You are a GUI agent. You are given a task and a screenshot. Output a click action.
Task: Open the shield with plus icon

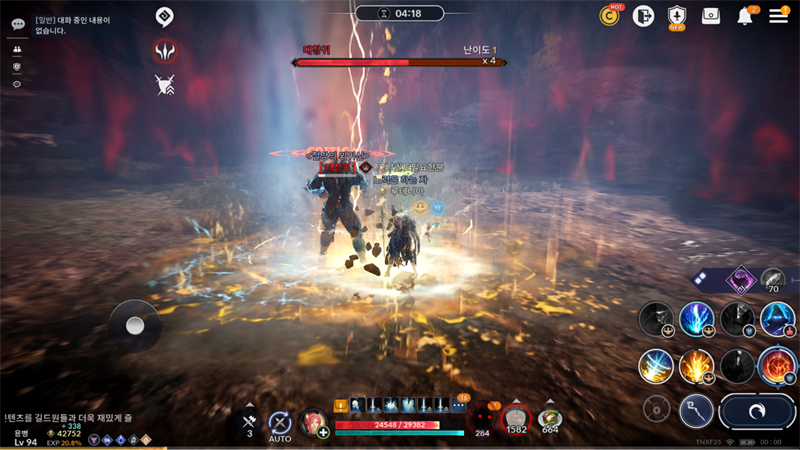pyautogui.click(x=677, y=15)
